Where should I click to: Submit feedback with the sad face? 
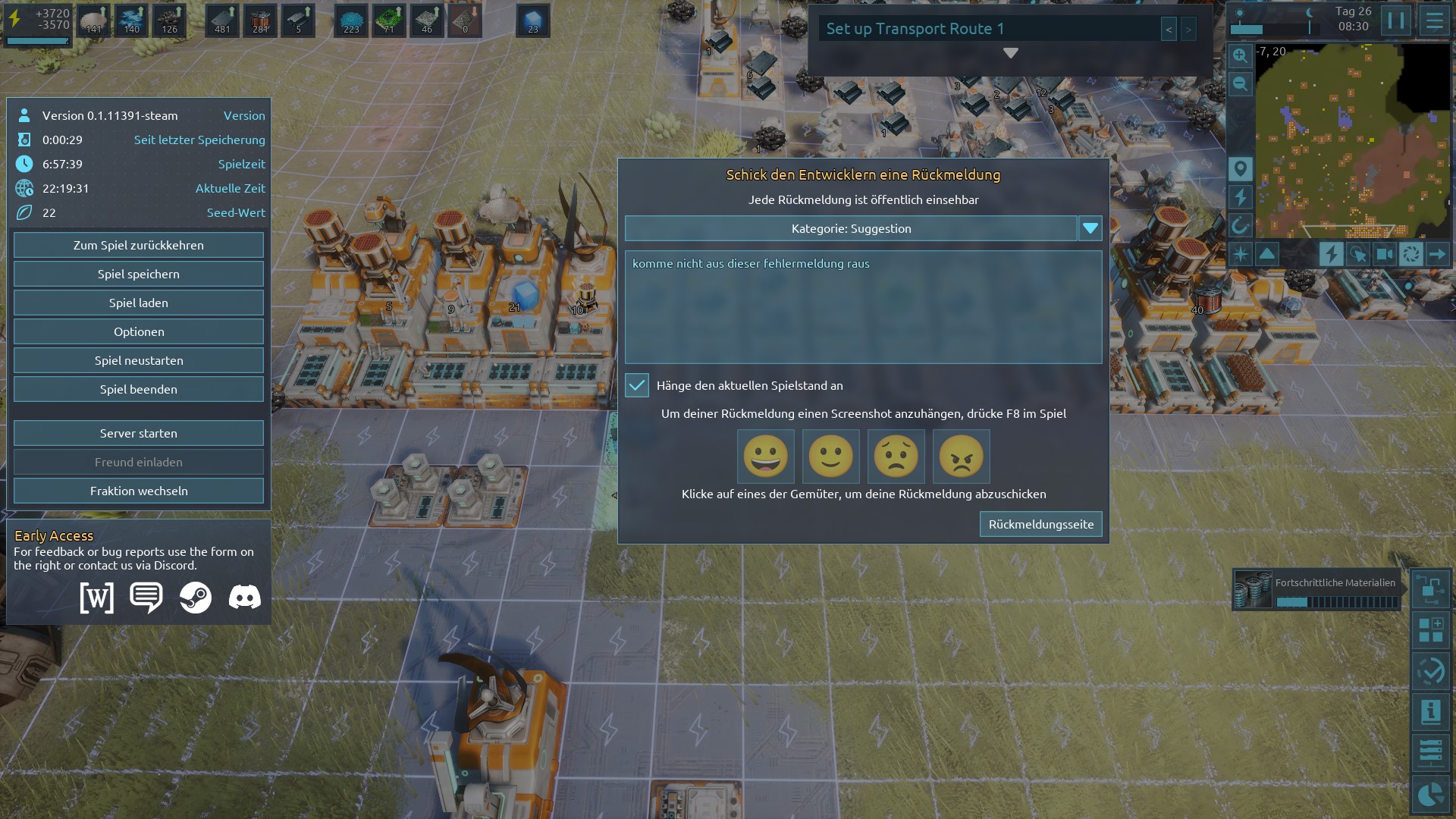coord(896,457)
